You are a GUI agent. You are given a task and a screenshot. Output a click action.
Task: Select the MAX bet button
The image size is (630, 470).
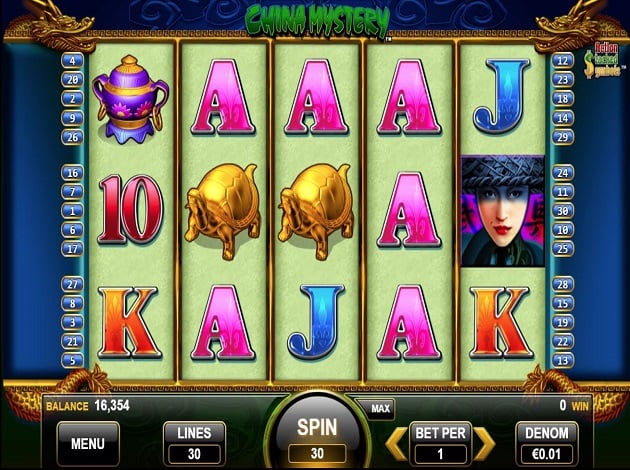tap(380, 408)
